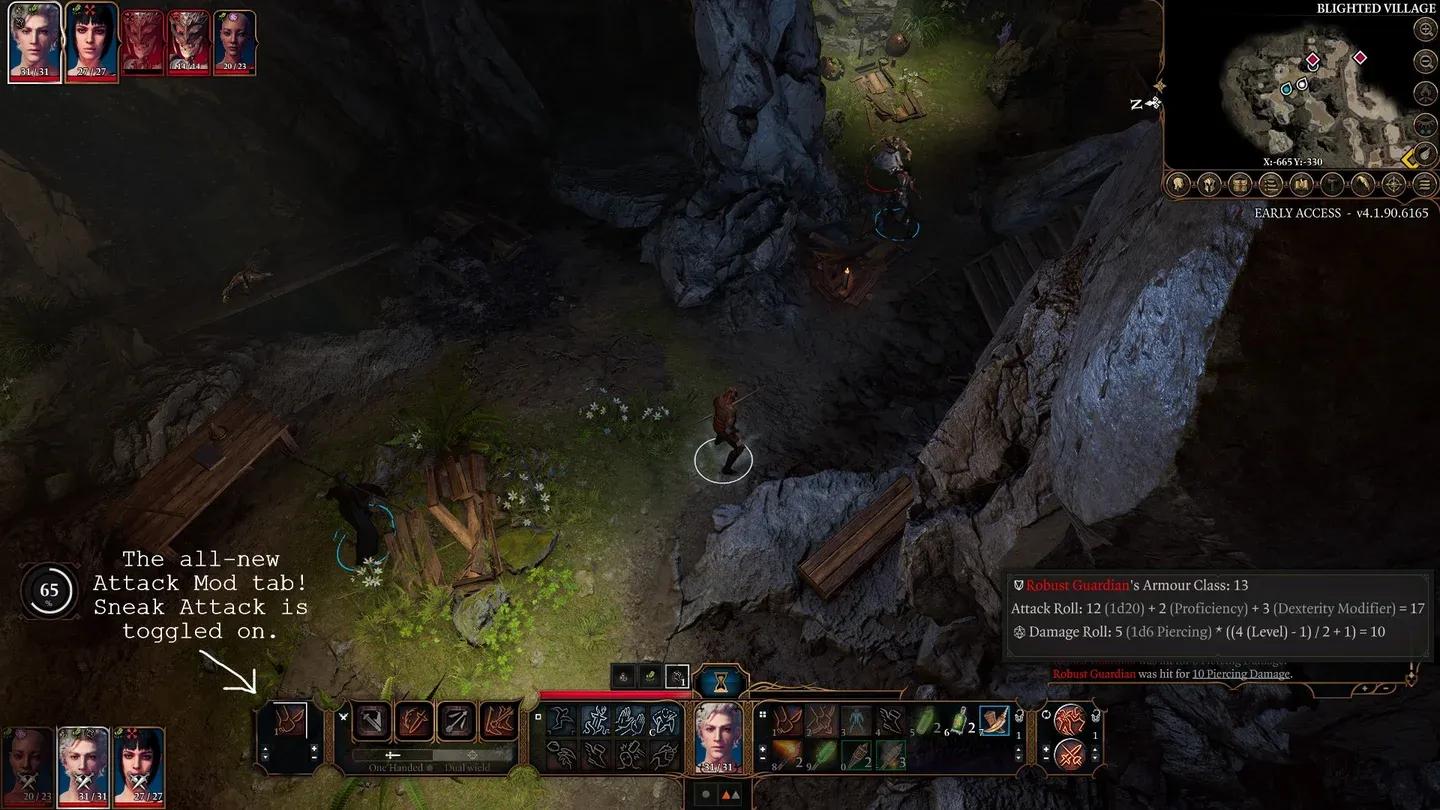Open the journal list icon
The height and width of the screenshot is (810, 1440).
click(x=1271, y=184)
